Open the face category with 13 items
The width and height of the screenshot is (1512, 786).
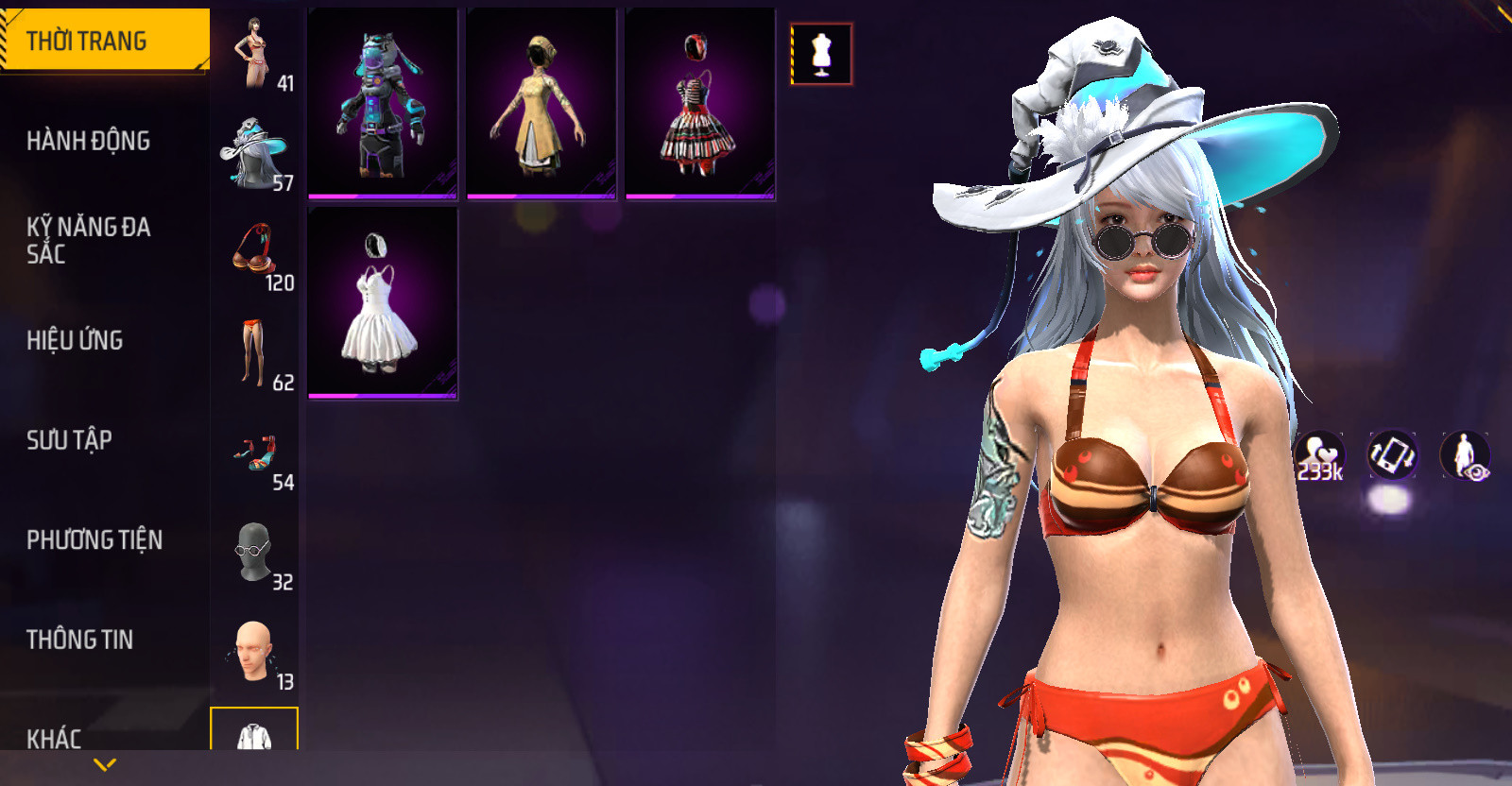click(x=255, y=653)
